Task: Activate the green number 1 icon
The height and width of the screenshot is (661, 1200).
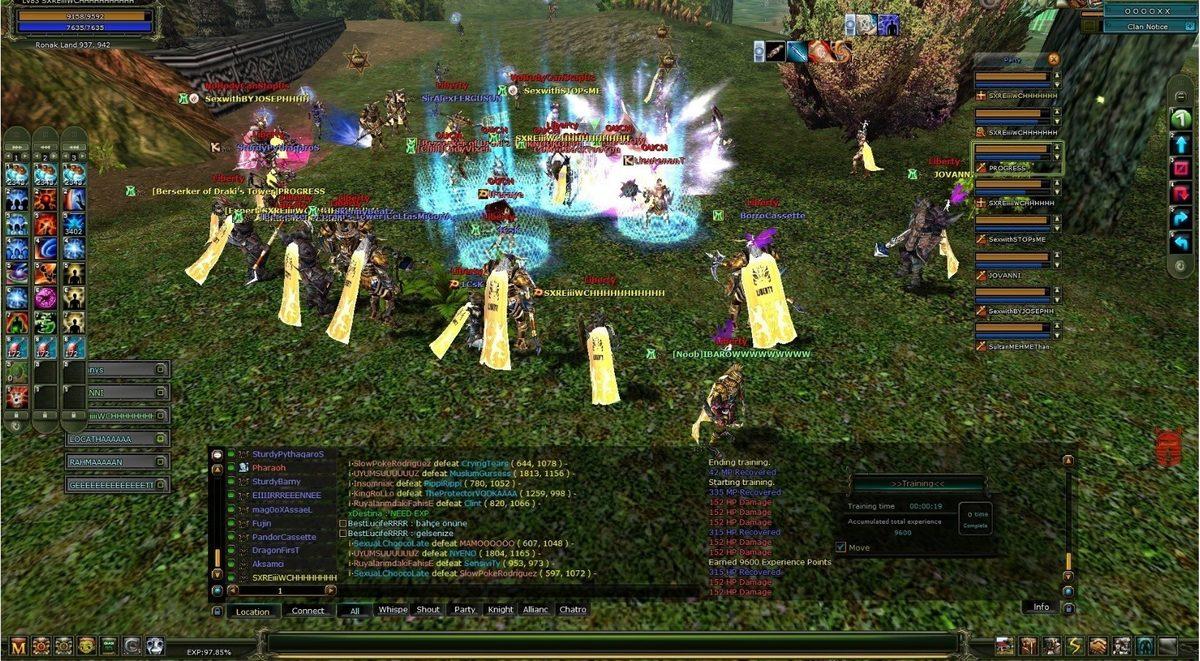Action: 1181,119
